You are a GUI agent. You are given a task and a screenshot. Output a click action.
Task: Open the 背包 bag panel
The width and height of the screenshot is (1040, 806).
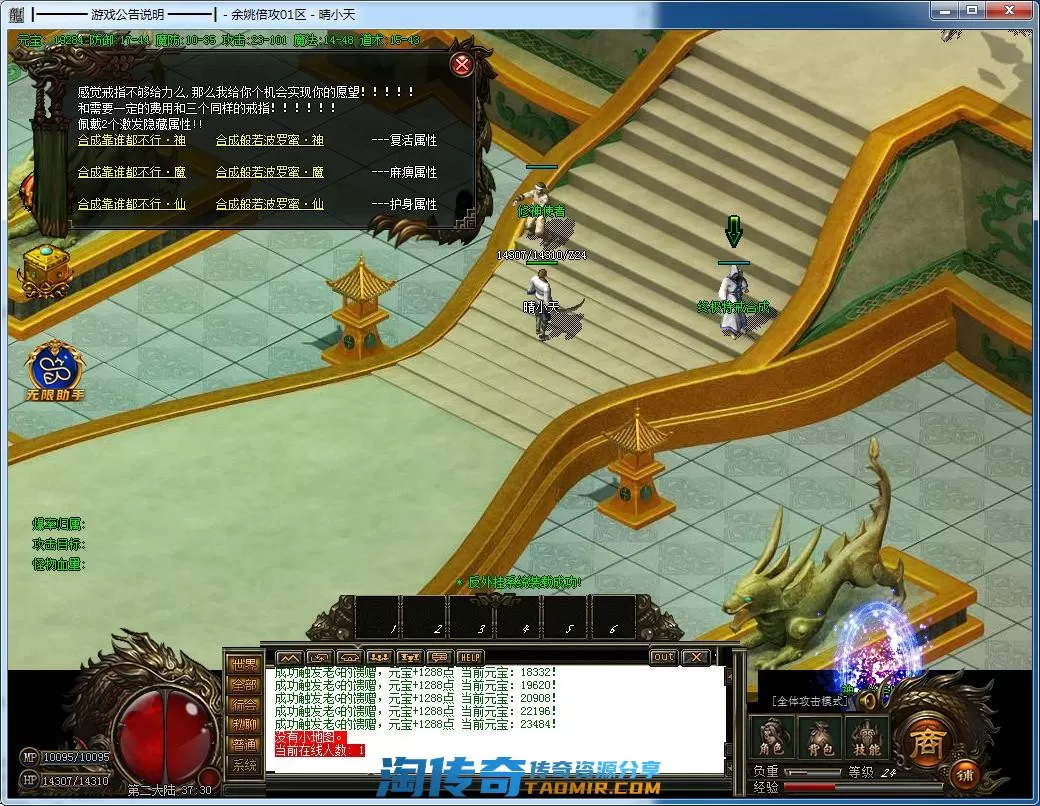(x=819, y=739)
